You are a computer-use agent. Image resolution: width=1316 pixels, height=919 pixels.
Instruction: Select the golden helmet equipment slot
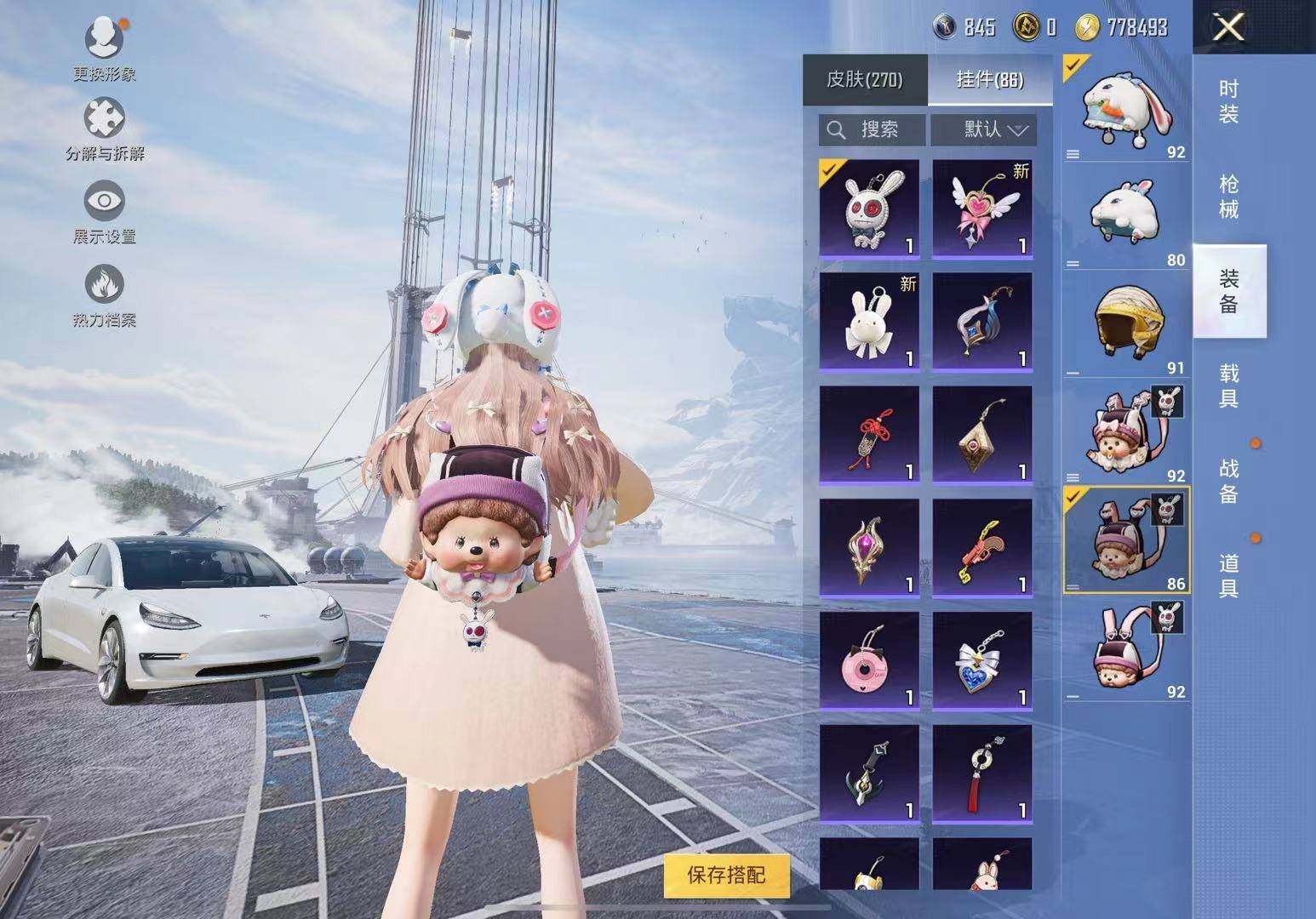coord(1125,324)
